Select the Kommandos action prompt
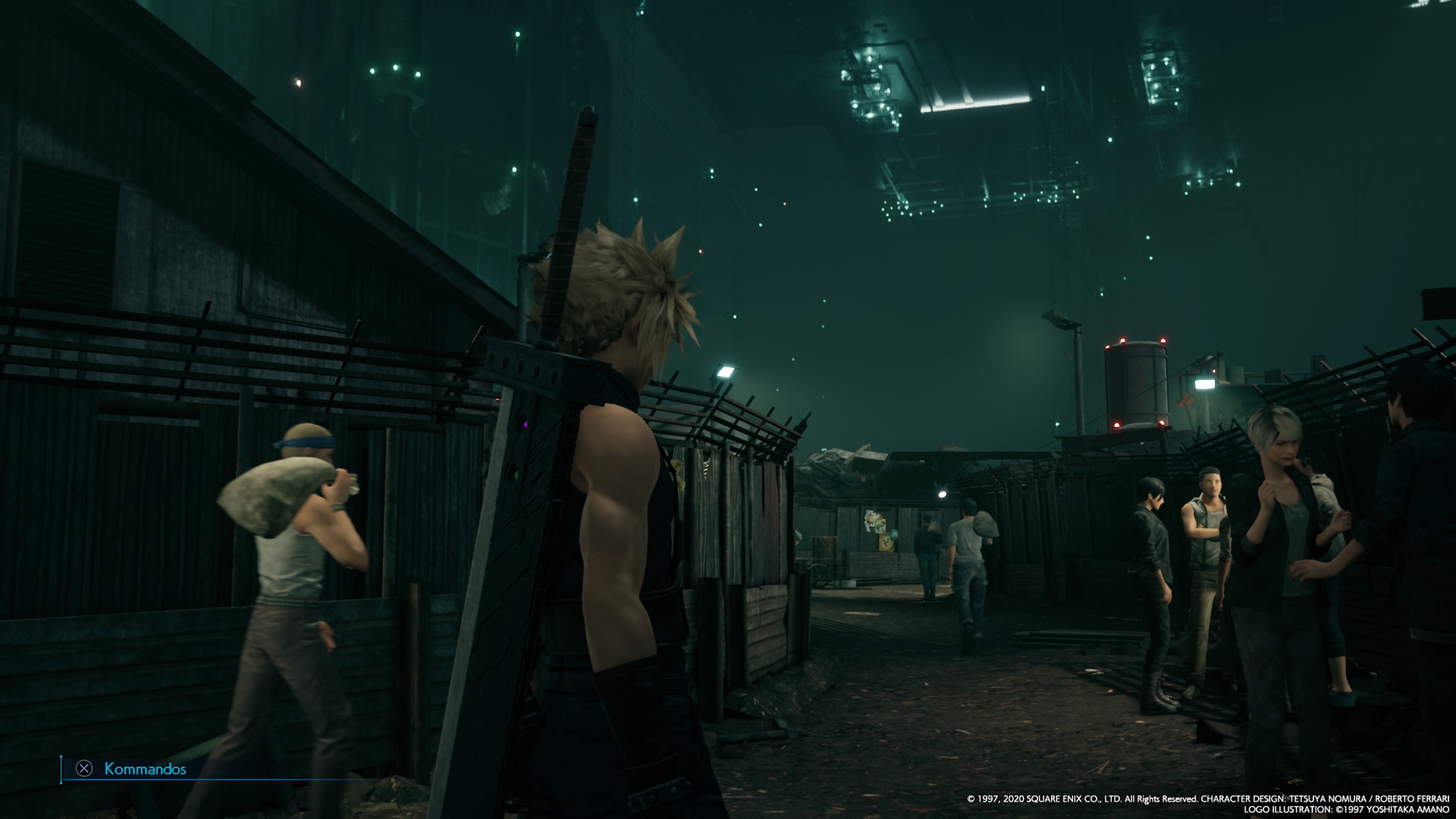1456x819 pixels. 145,769
